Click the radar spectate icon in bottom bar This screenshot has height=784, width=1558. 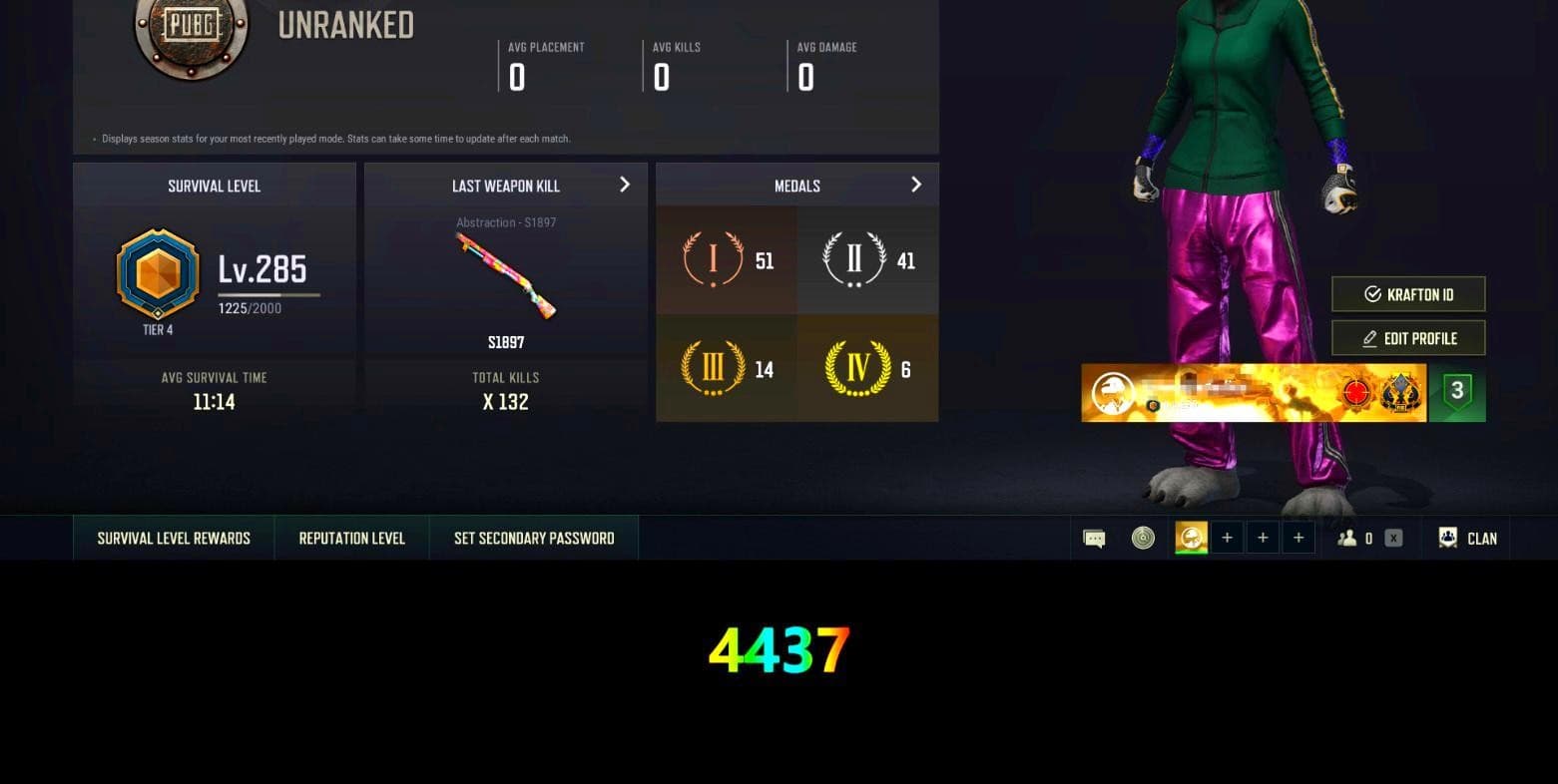pyautogui.click(x=1144, y=538)
